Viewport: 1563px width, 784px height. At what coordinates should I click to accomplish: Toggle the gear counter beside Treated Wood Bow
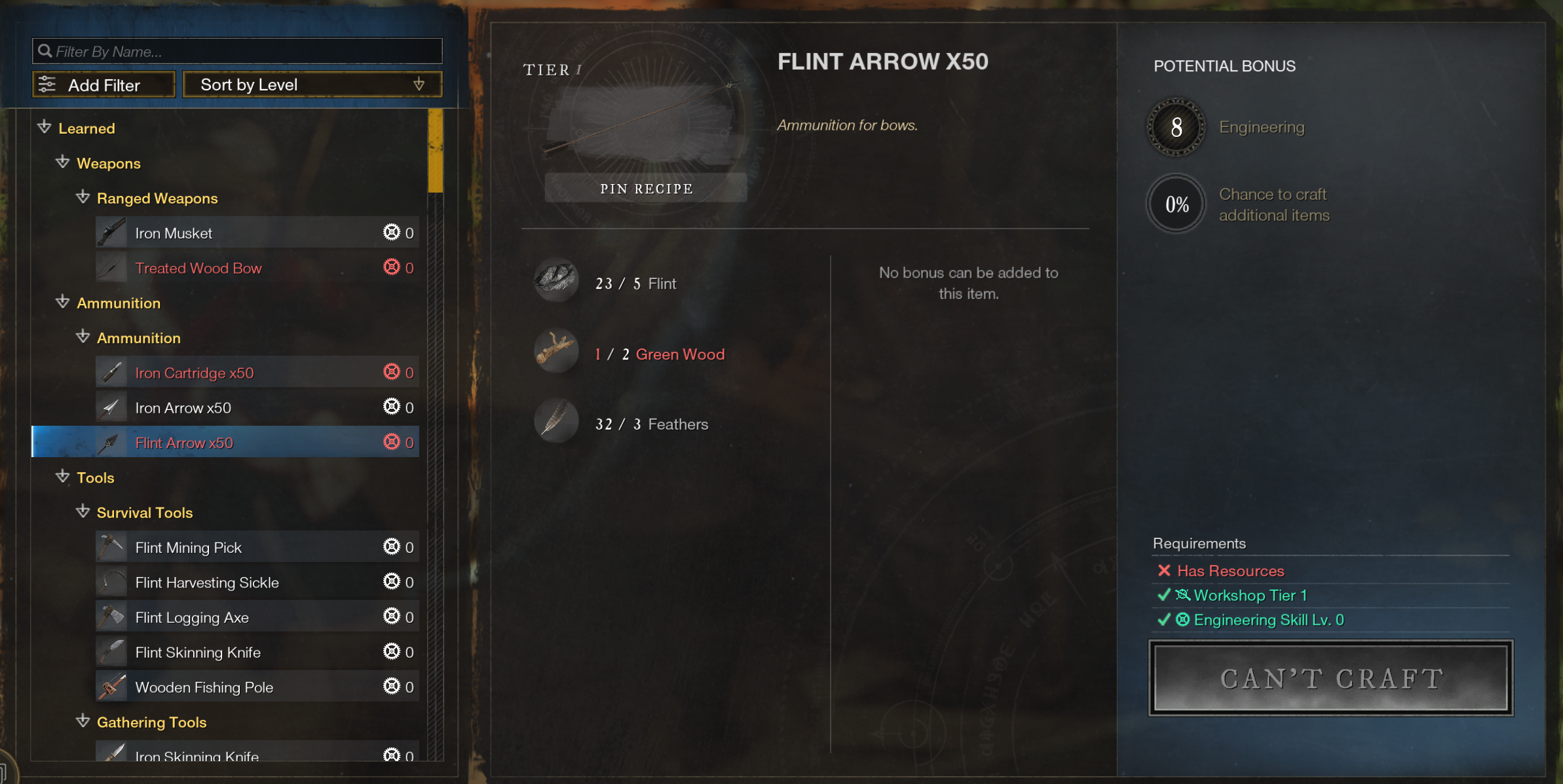[392, 267]
